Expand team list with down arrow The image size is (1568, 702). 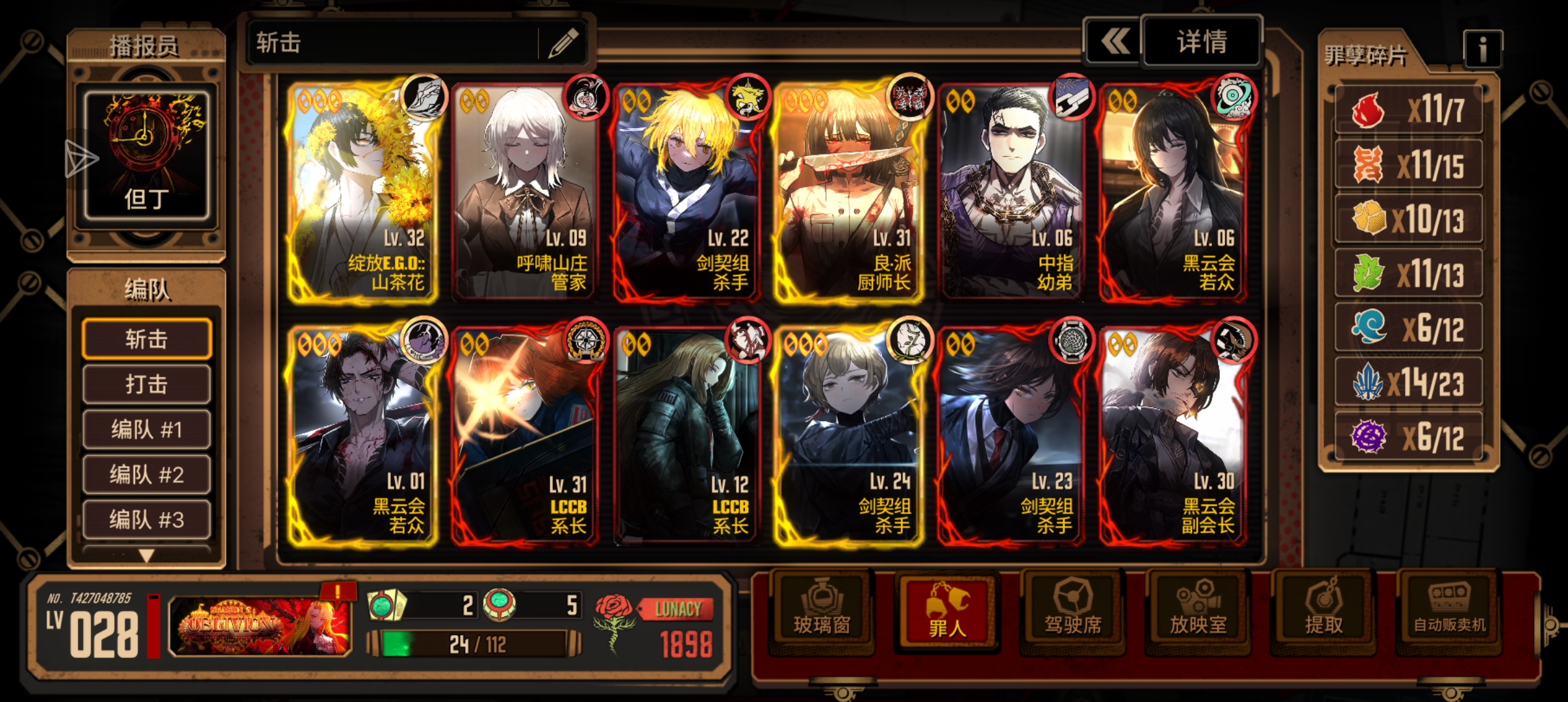pos(147,556)
